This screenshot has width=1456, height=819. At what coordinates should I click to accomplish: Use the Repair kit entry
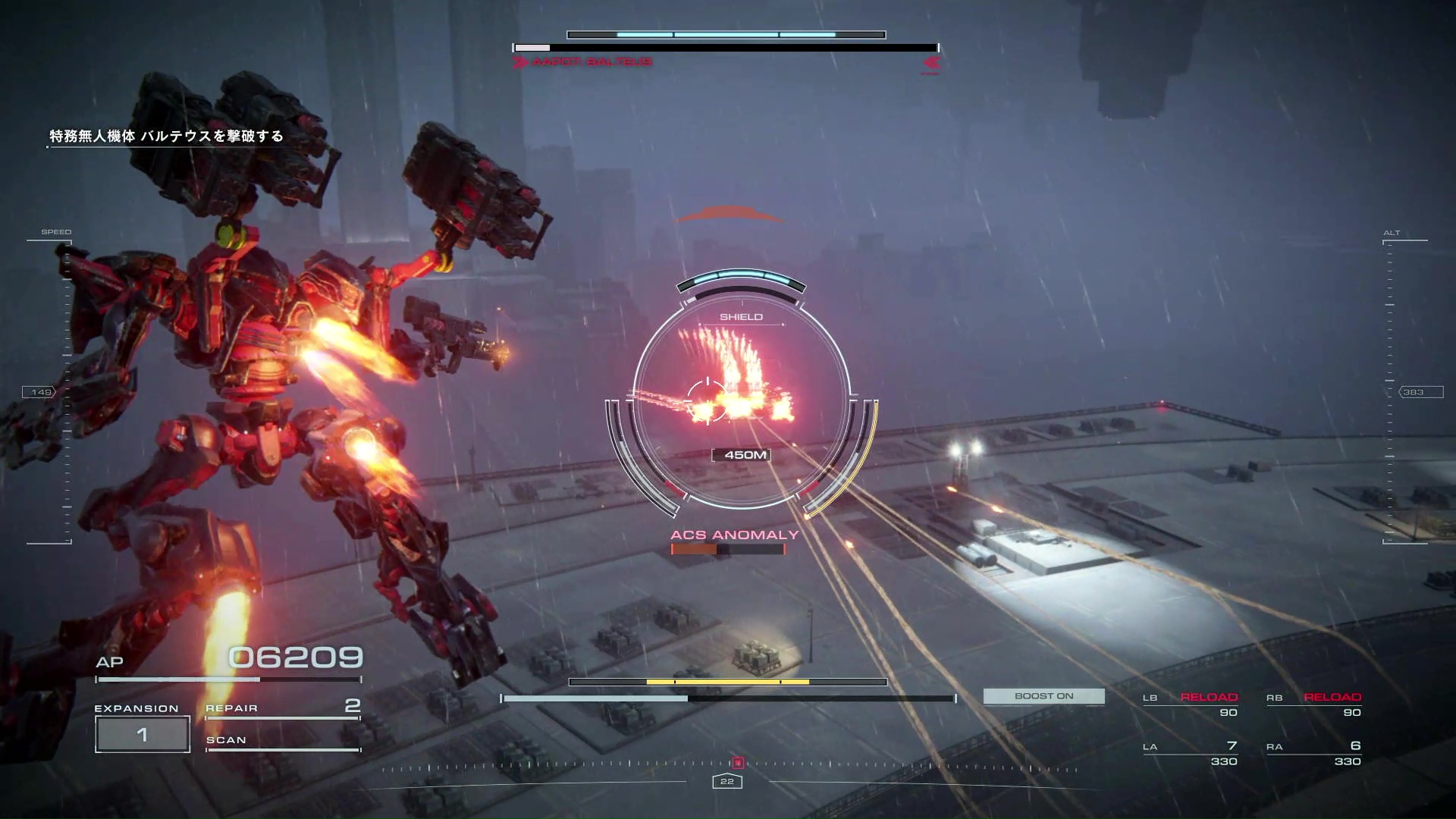(x=282, y=708)
